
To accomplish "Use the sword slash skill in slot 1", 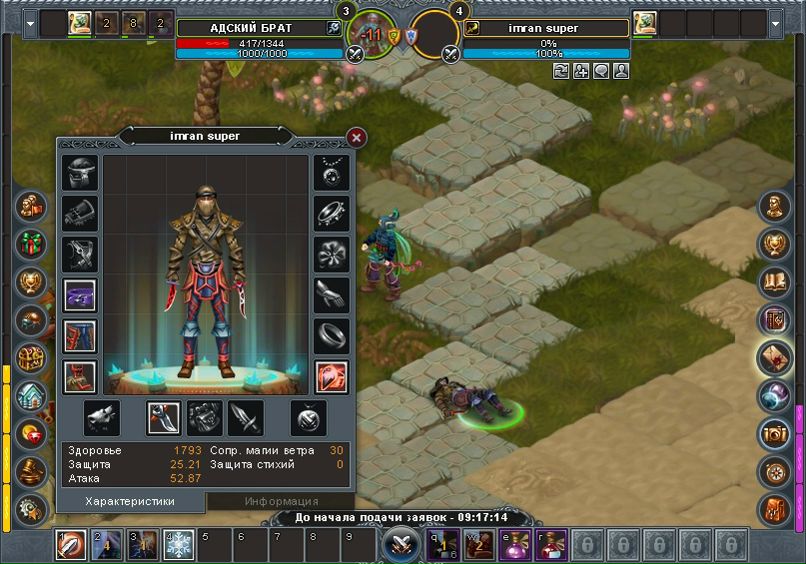I will point(71,545).
